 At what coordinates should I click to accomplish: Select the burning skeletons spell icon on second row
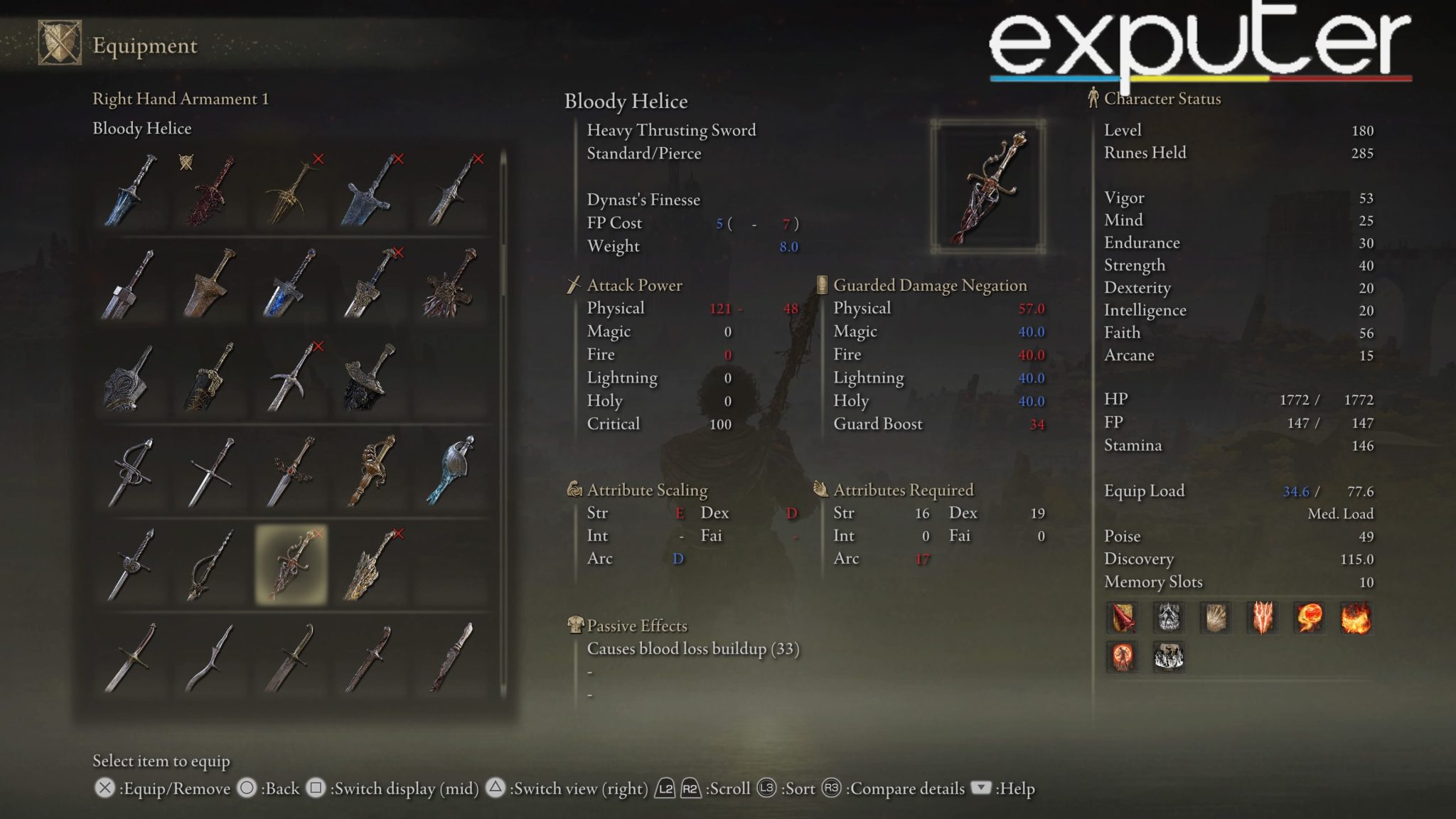click(1169, 658)
